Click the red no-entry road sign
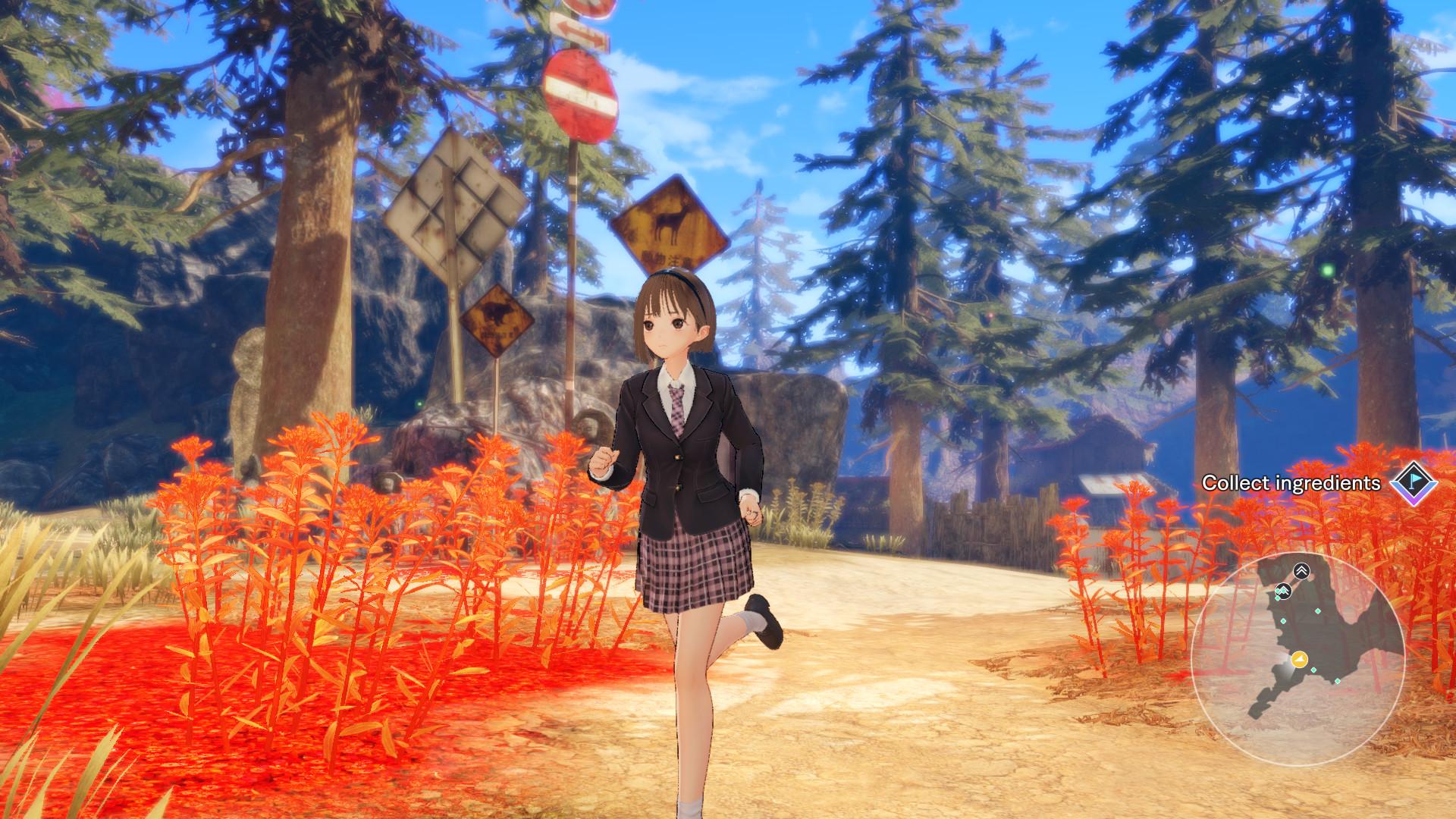The height and width of the screenshot is (819, 1456). [582, 93]
